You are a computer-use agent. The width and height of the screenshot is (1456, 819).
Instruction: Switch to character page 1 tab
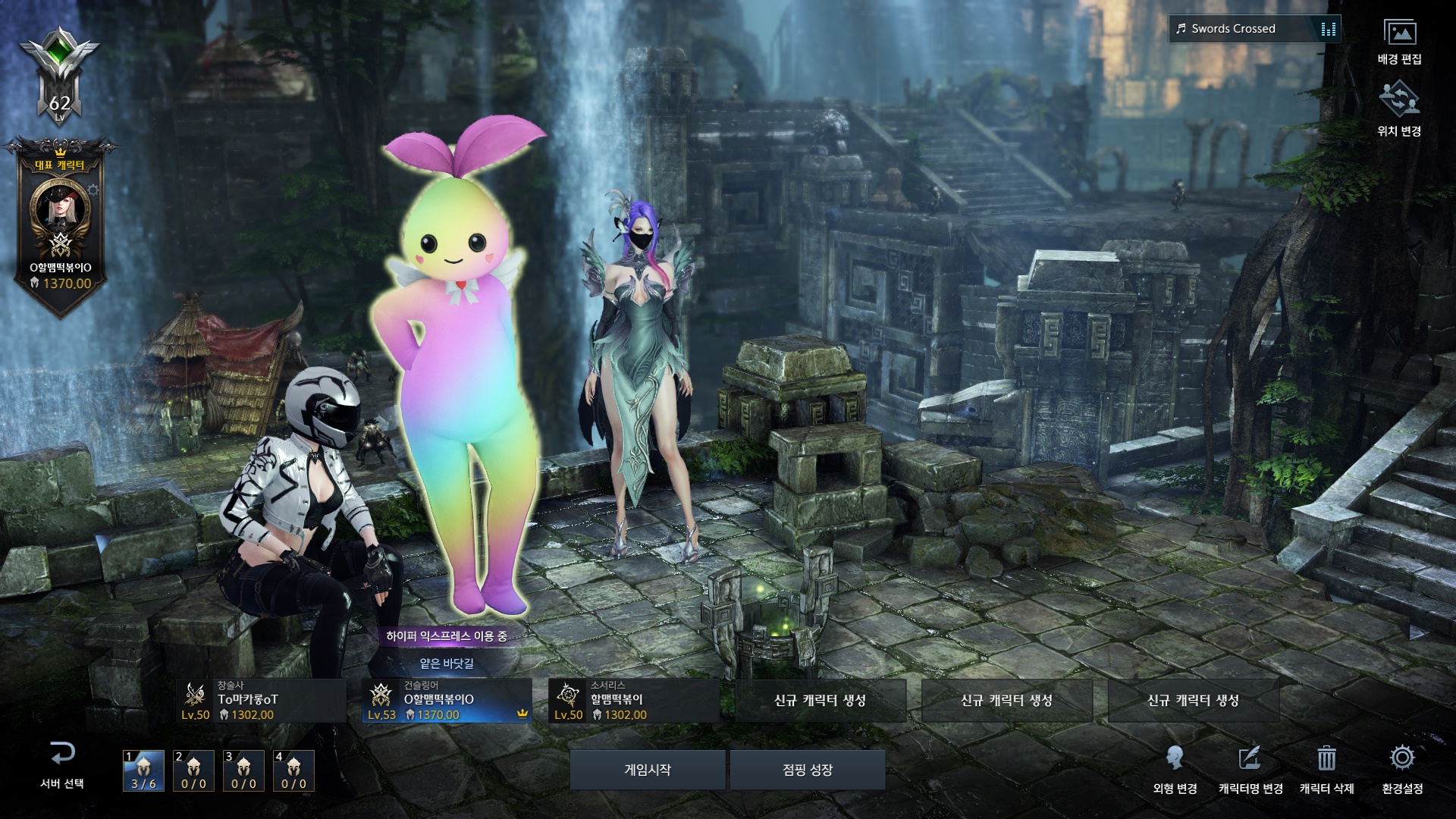click(143, 770)
